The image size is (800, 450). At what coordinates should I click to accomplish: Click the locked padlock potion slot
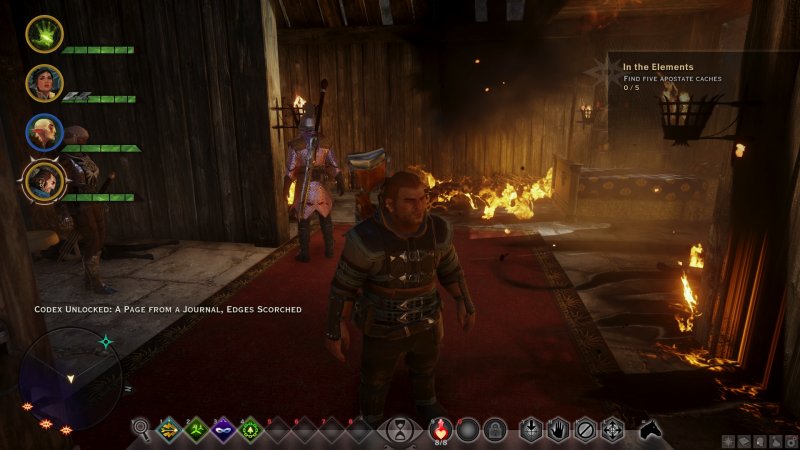coord(493,430)
